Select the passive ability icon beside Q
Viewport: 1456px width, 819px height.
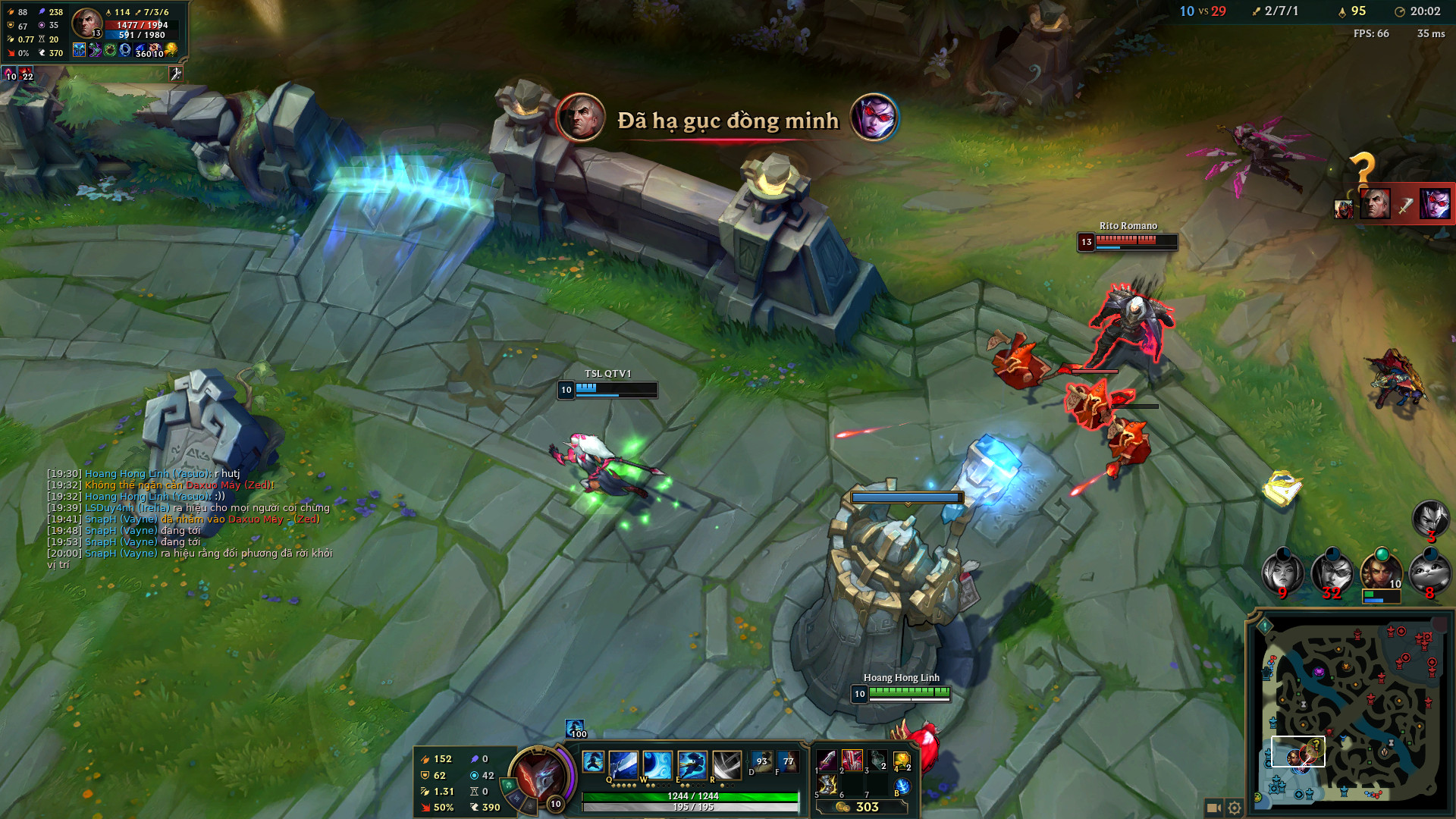click(593, 761)
